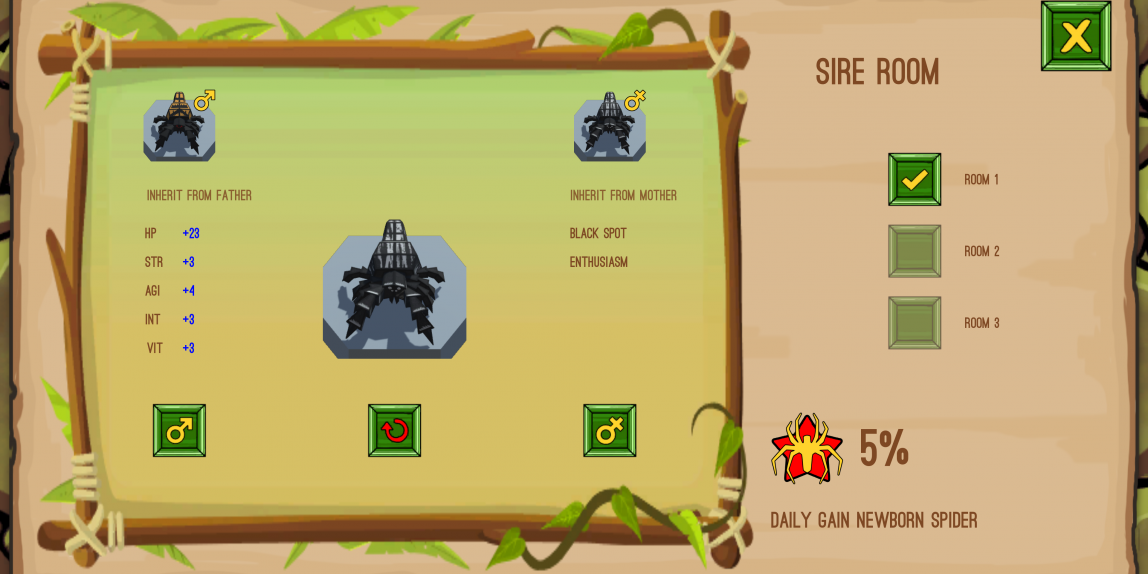Click the large offspring spider portrait
This screenshot has width=1148, height=574.
click(394, 292)
